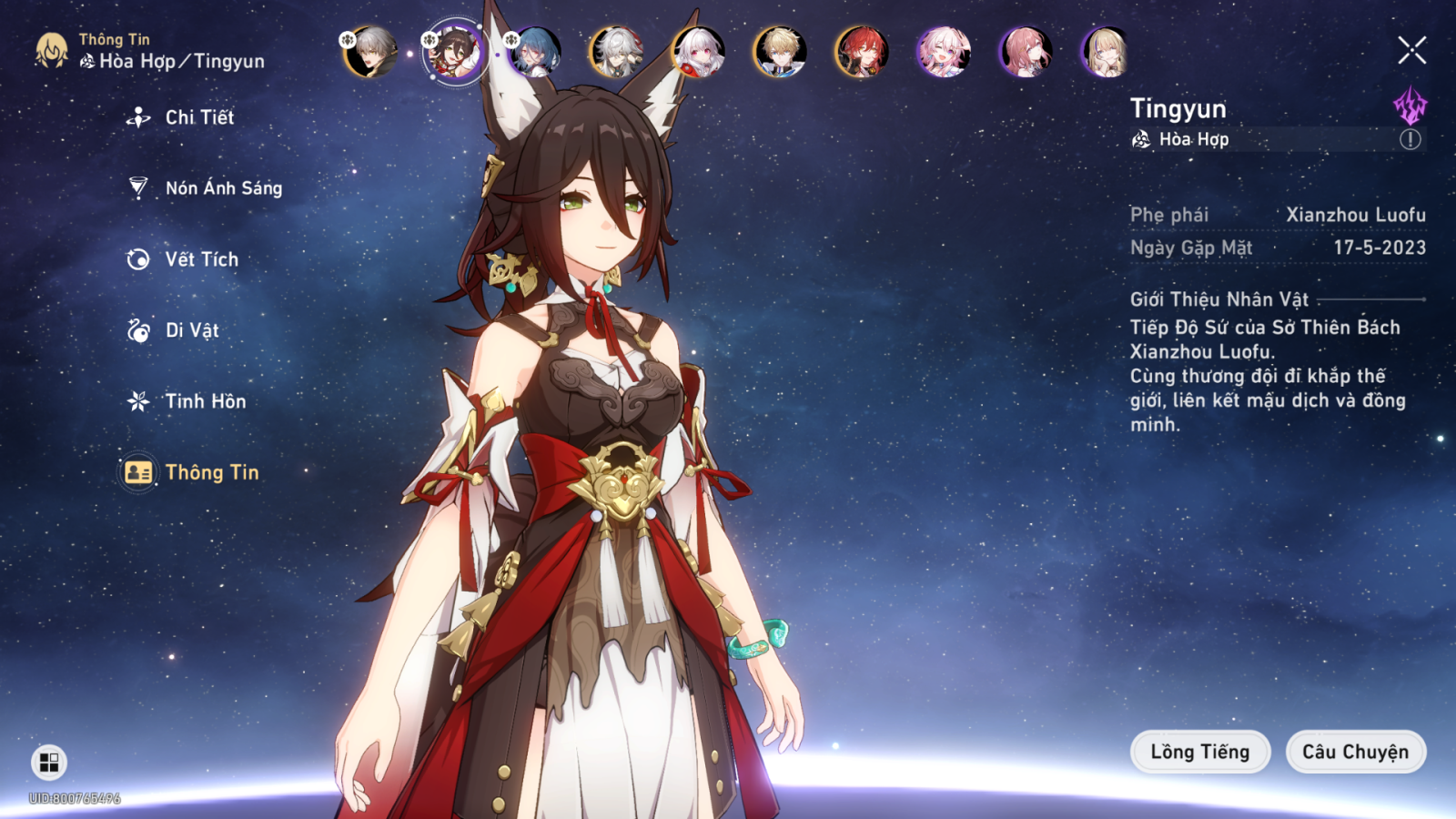Close the character screen with the X
Image resolution: width=1456 pixels, height=819 pixels.
coord(1411,50)
